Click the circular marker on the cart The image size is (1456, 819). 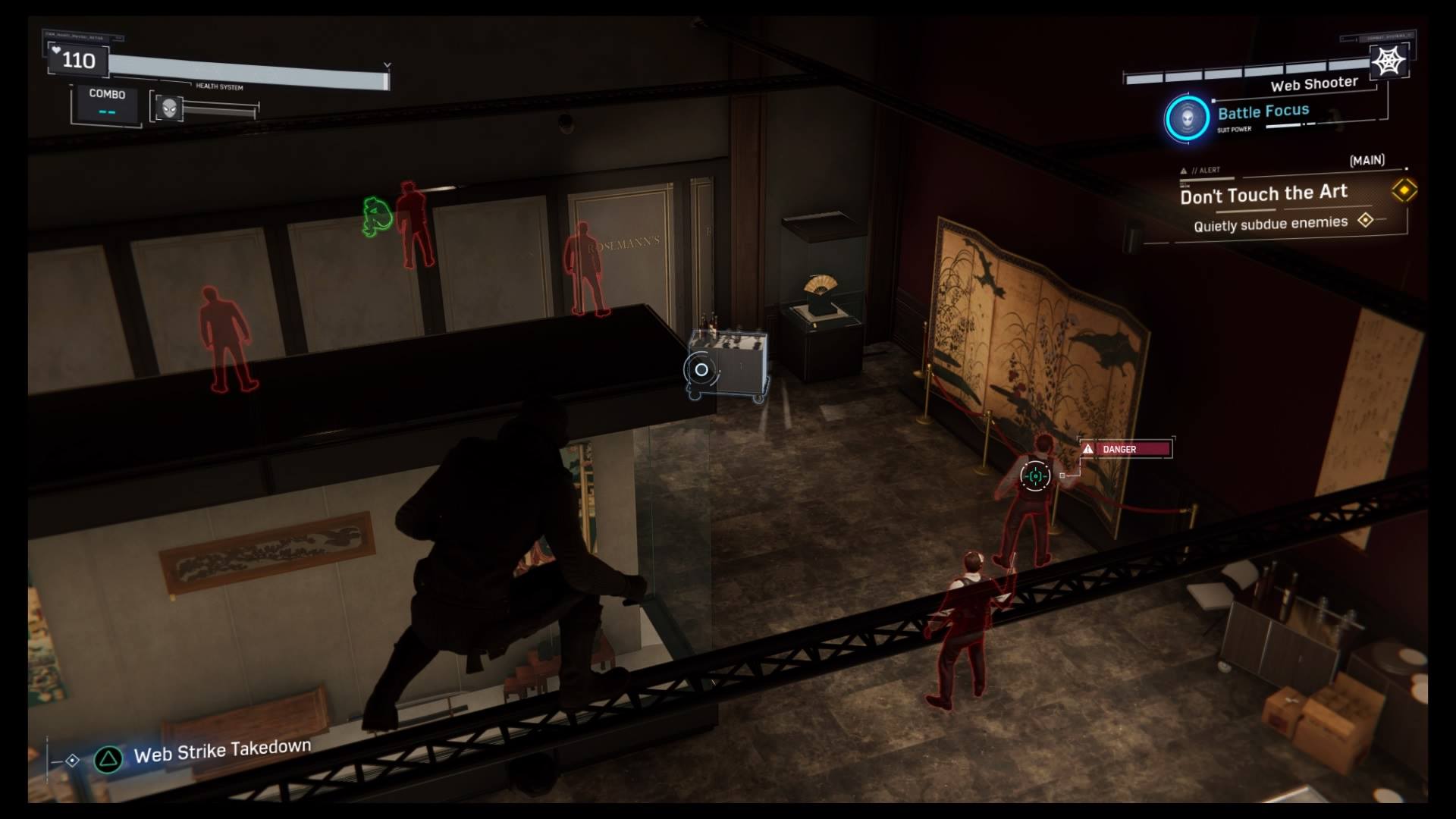[x=701, y=370]
